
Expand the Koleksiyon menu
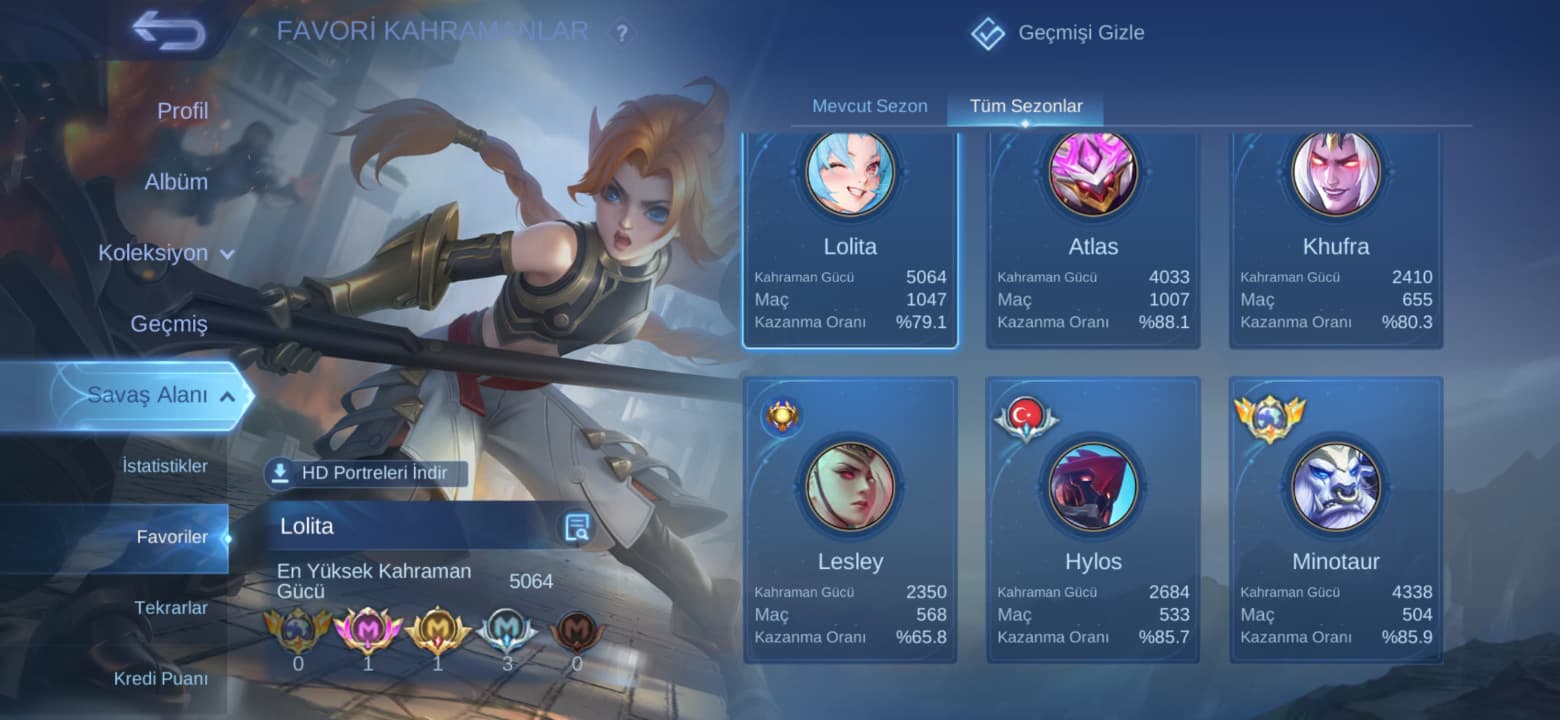click(x=166, y=253)
